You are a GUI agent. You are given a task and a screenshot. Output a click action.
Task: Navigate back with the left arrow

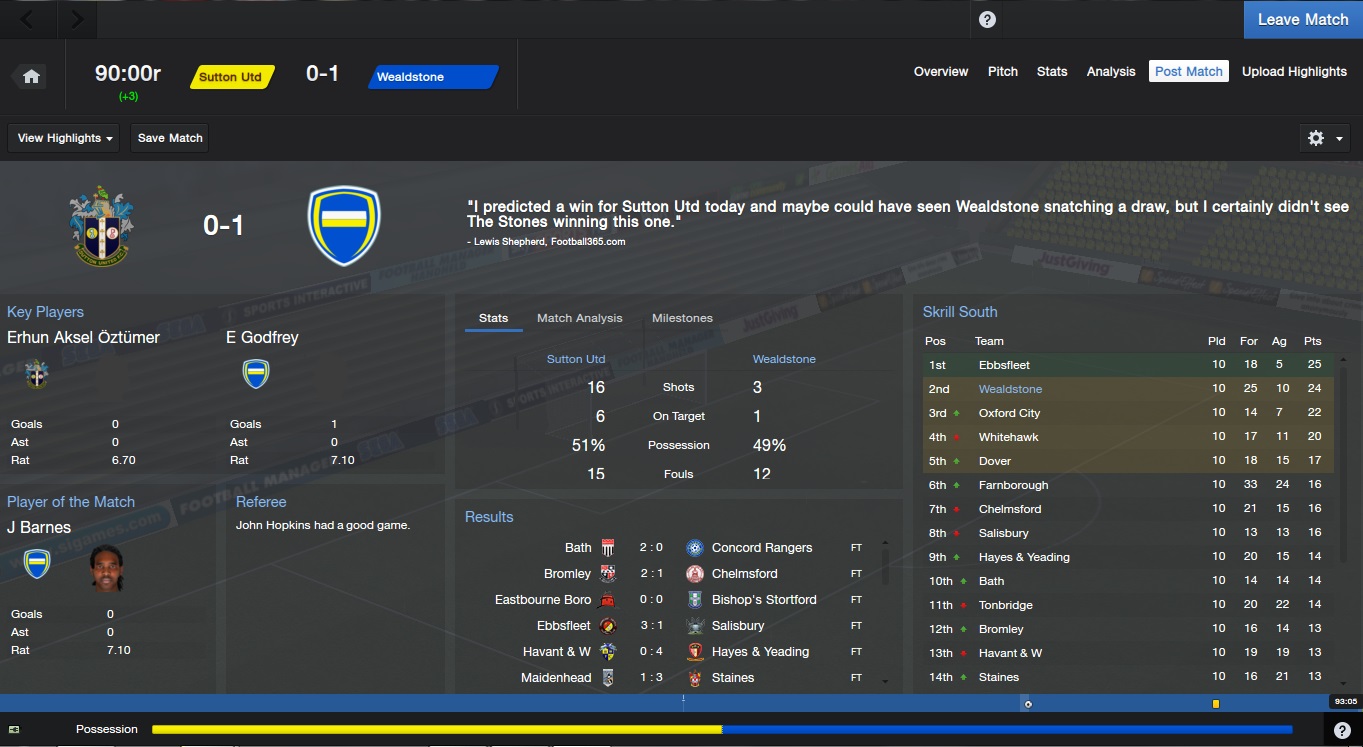click(26, 19)
